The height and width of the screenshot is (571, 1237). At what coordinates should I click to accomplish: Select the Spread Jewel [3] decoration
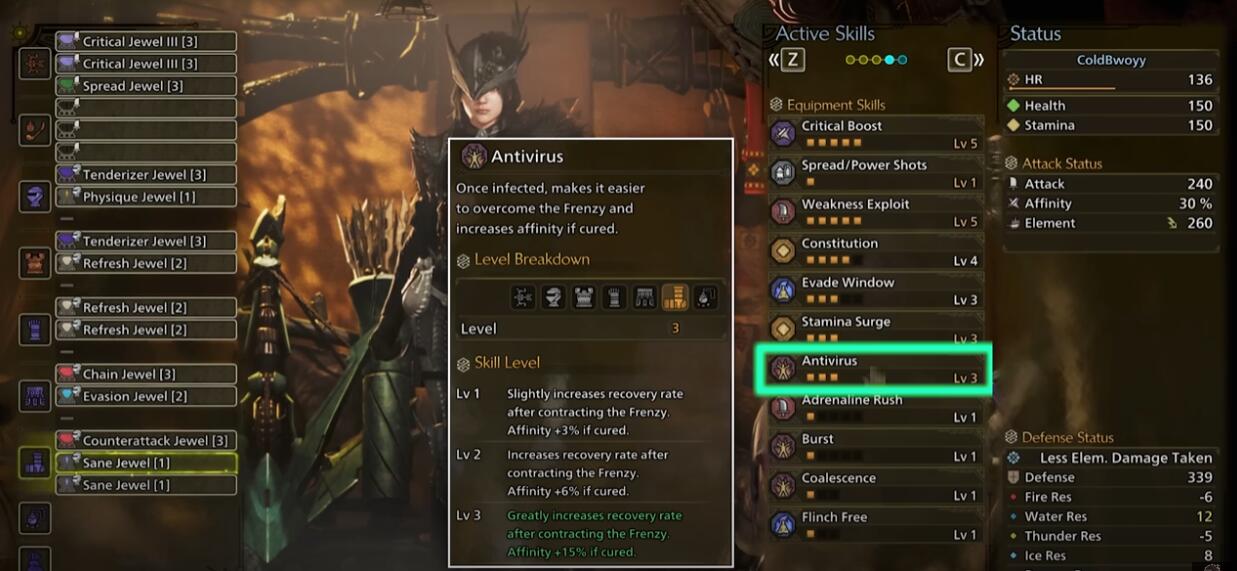(145, 86)
